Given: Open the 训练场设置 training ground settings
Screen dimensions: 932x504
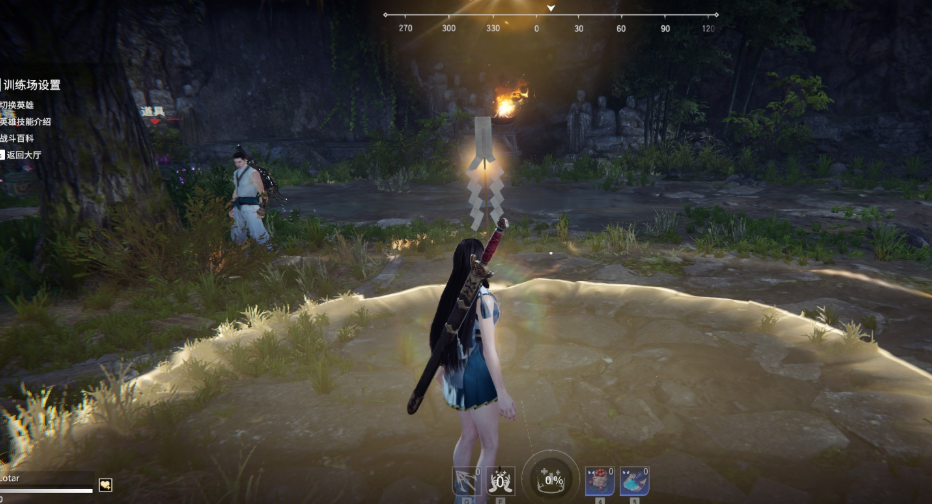Looking at the screenshot, I should (x=31, y=85).
